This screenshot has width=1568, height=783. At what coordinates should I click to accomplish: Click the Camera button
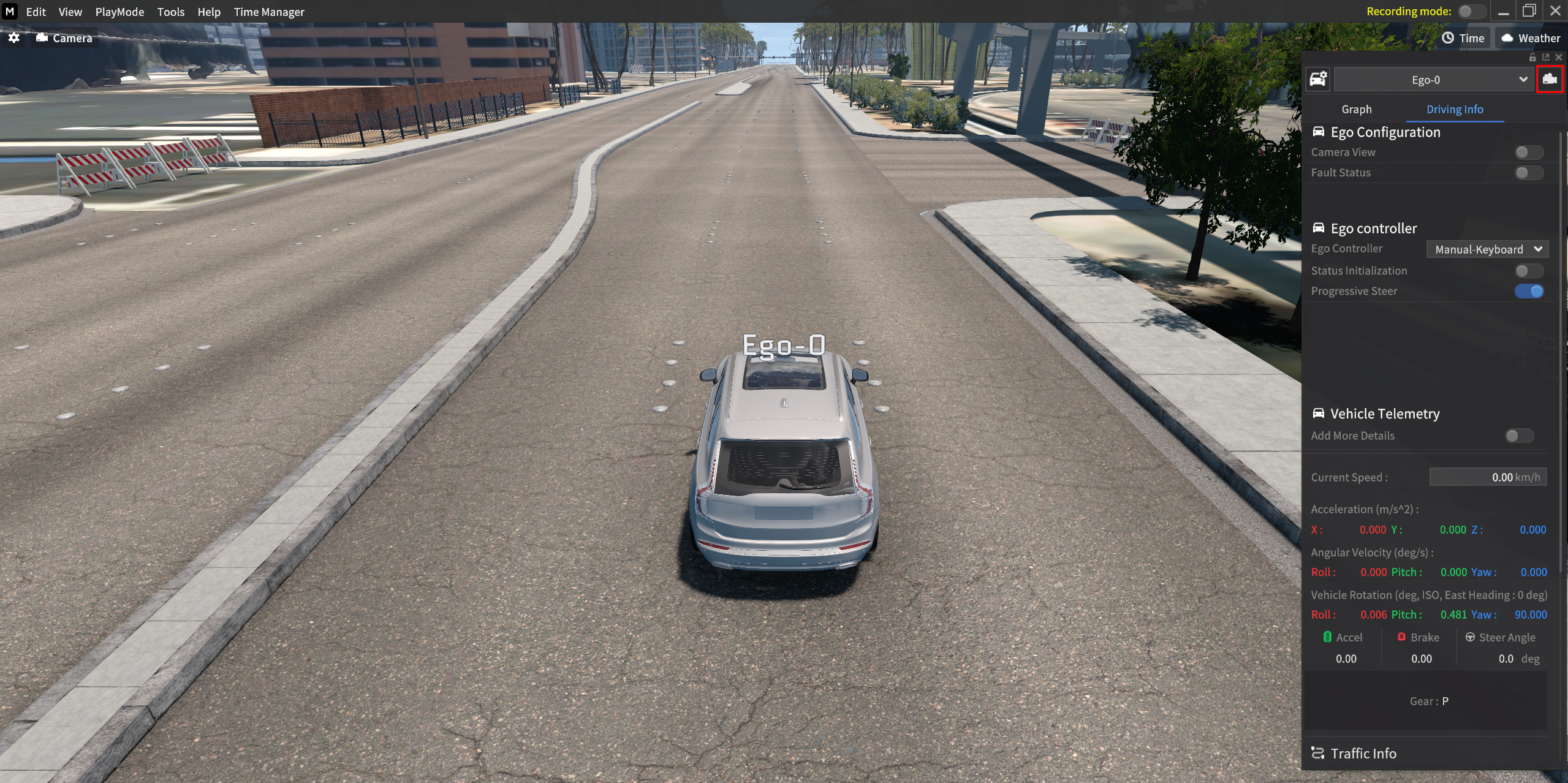64,38
